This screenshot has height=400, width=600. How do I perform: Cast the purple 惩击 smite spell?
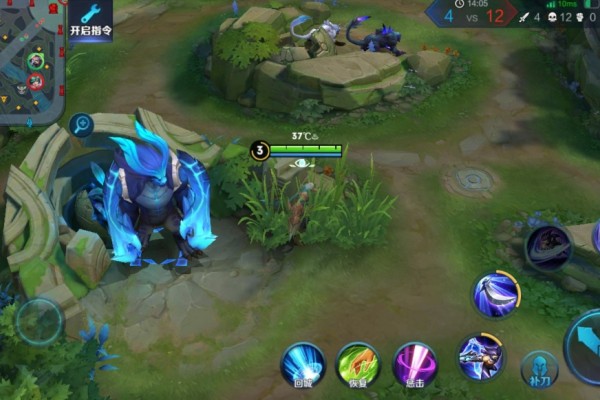coord(414,364)
